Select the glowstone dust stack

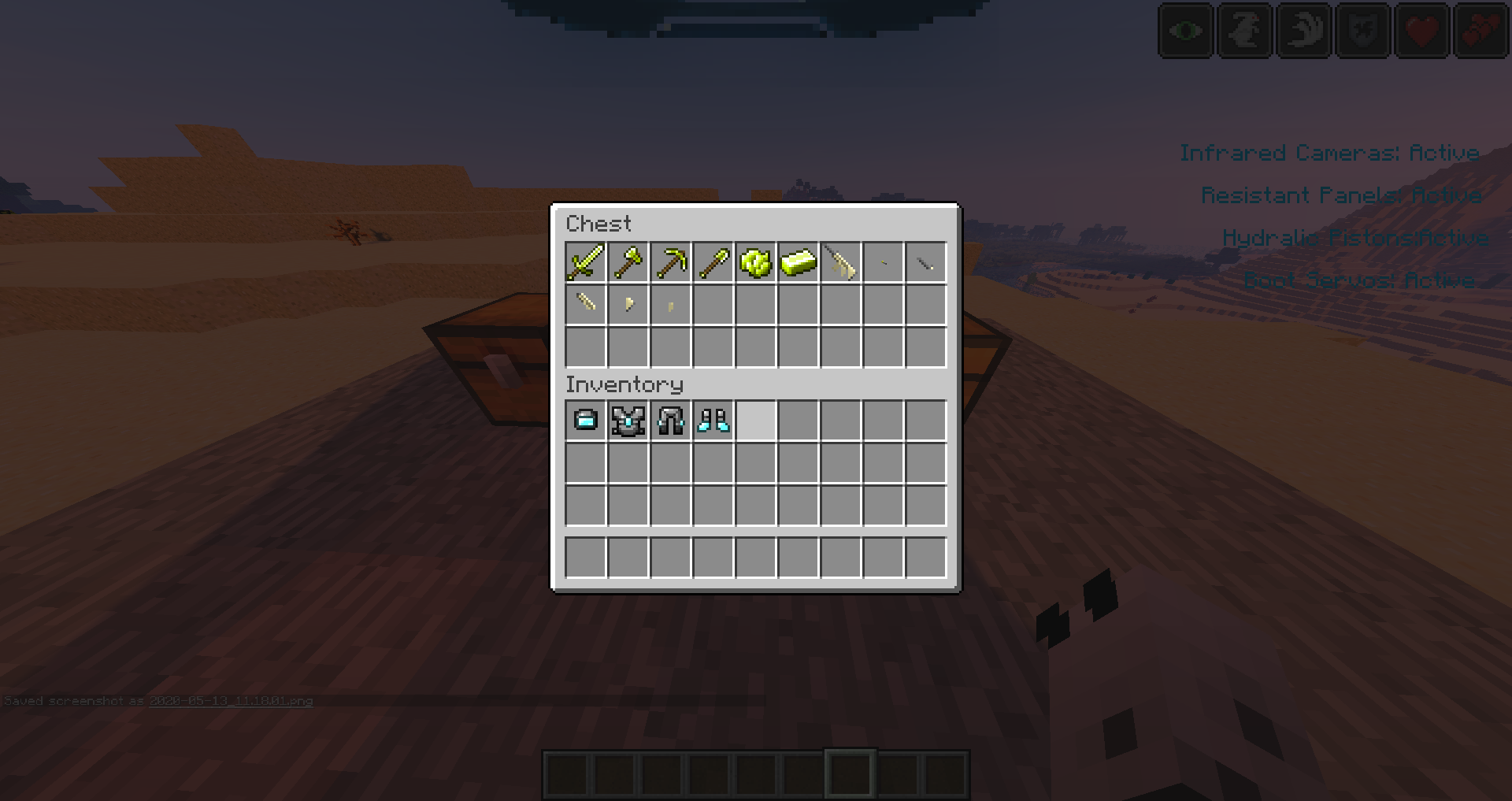pyautogui.click(x=754, y=261)
